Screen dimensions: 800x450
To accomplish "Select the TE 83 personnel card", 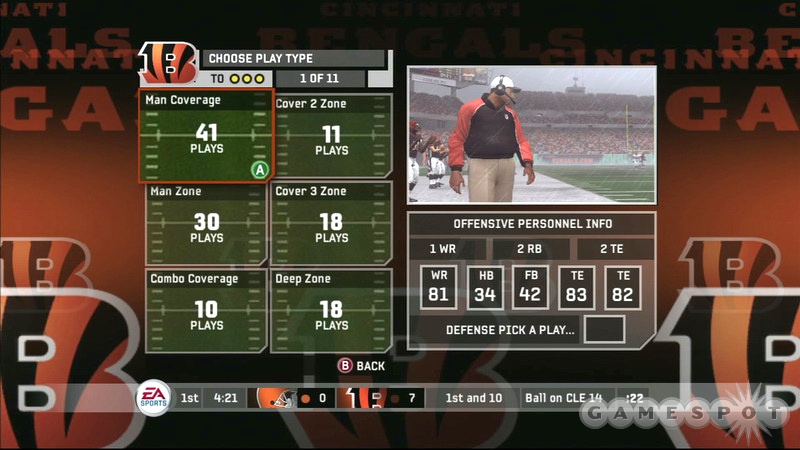I will (x=577, y=287).
